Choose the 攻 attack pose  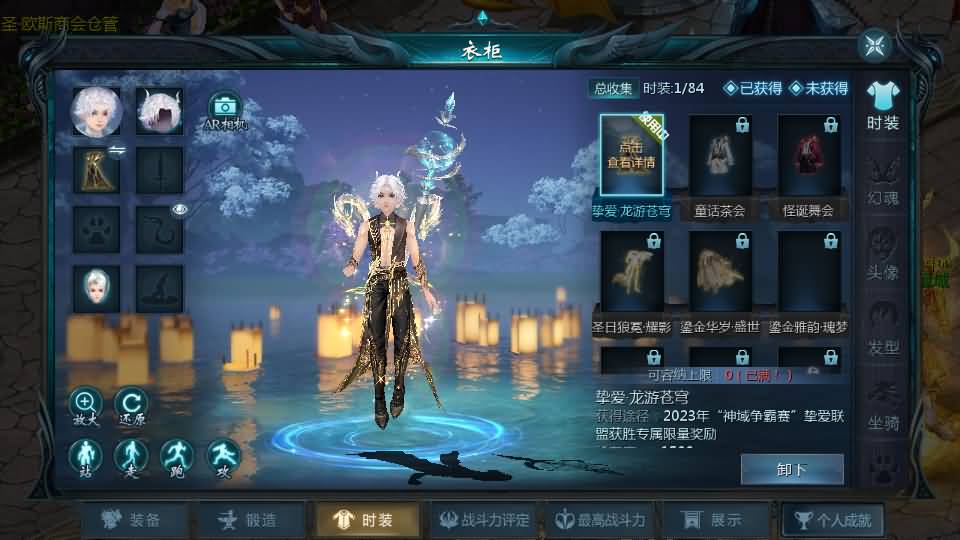[223, 456]
